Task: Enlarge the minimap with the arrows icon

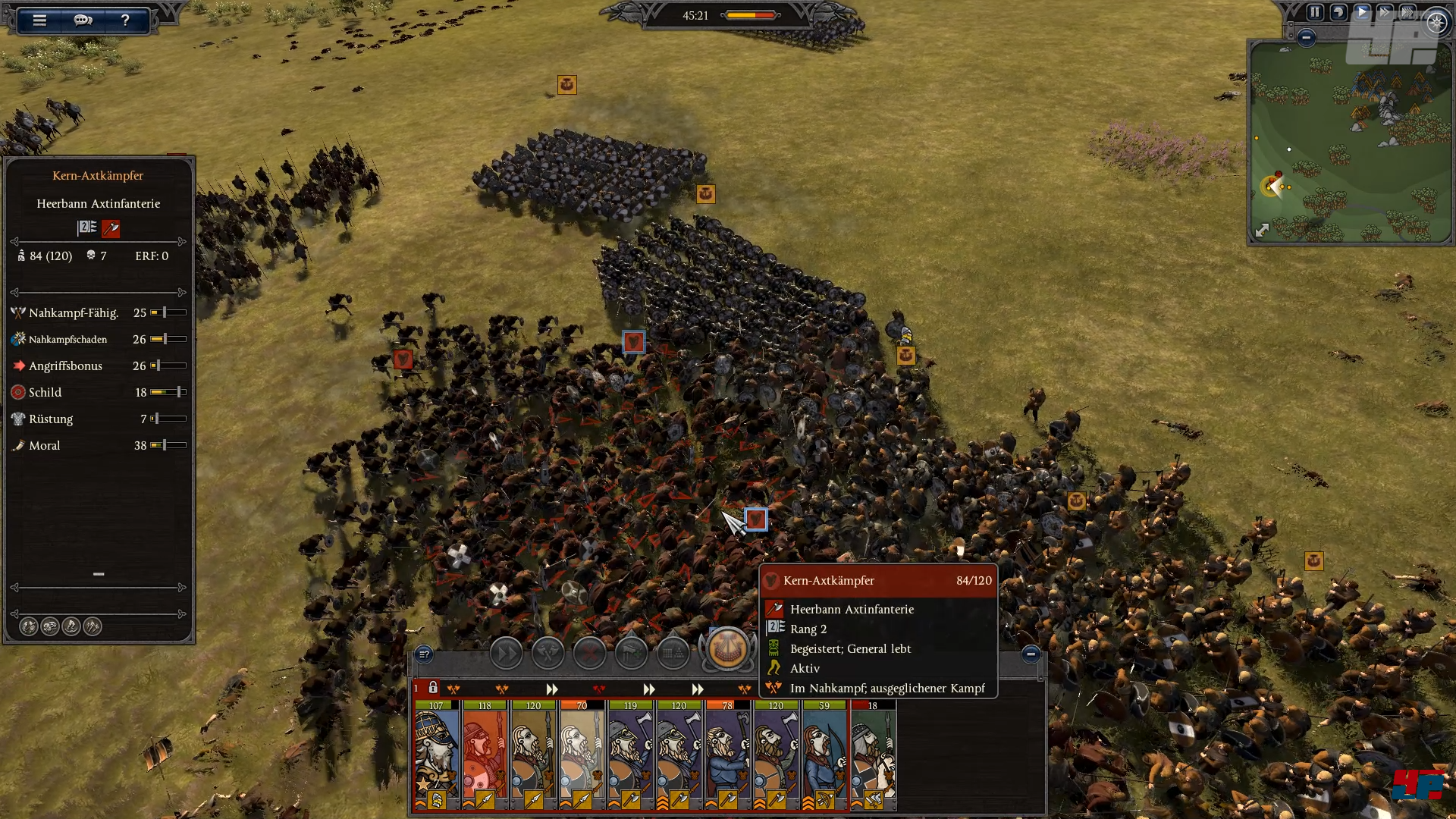Action: [x=1262, y=230]
